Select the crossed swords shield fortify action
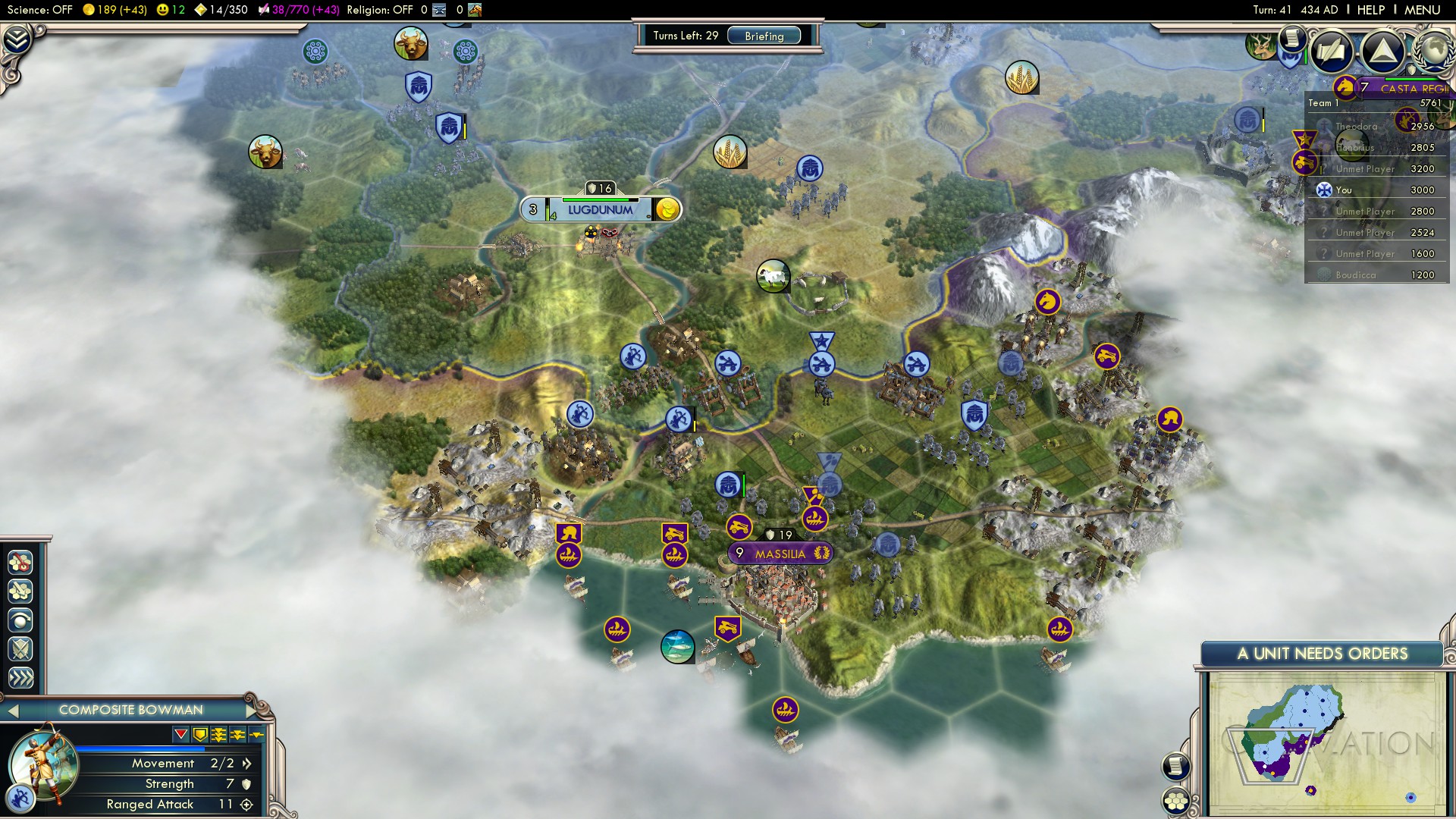The height and width of the screenshot is (819, 1456). point(20,649)
